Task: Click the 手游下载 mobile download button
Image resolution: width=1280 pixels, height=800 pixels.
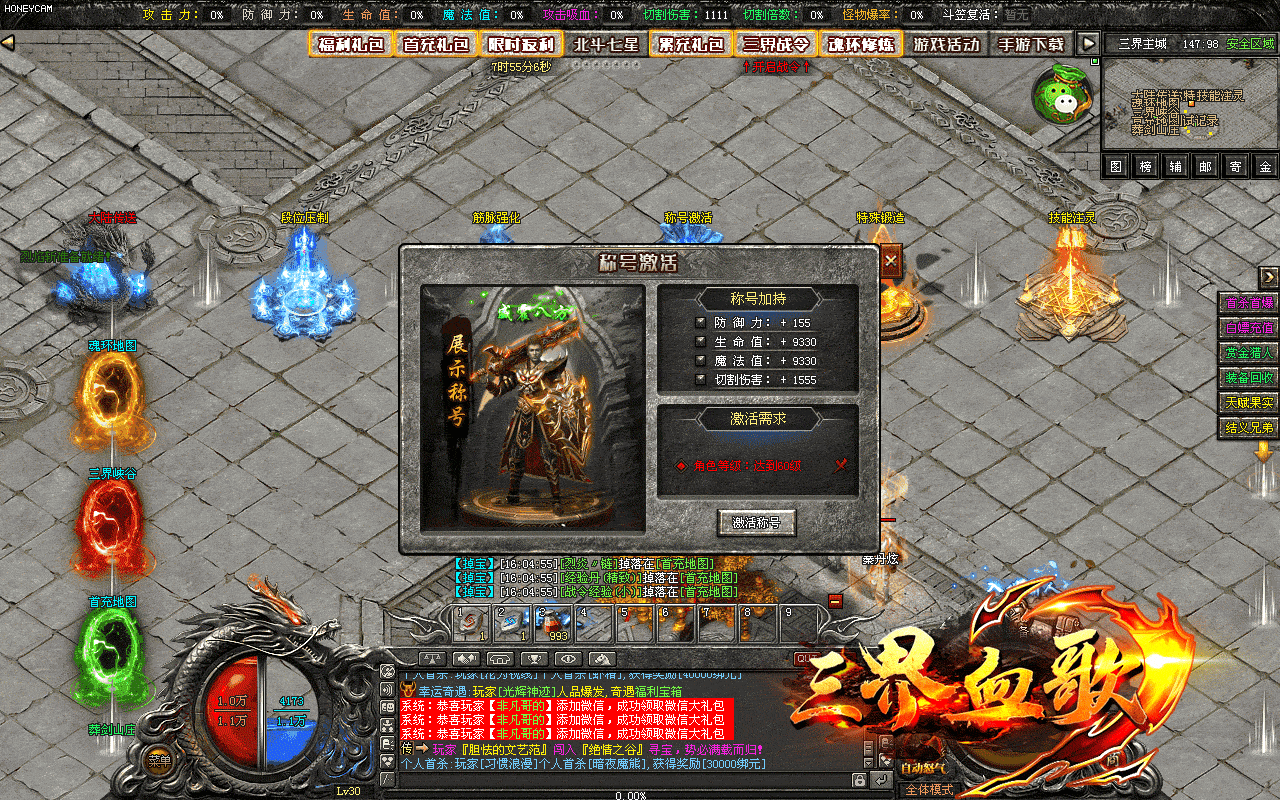Action: (x=1031, y=44)
